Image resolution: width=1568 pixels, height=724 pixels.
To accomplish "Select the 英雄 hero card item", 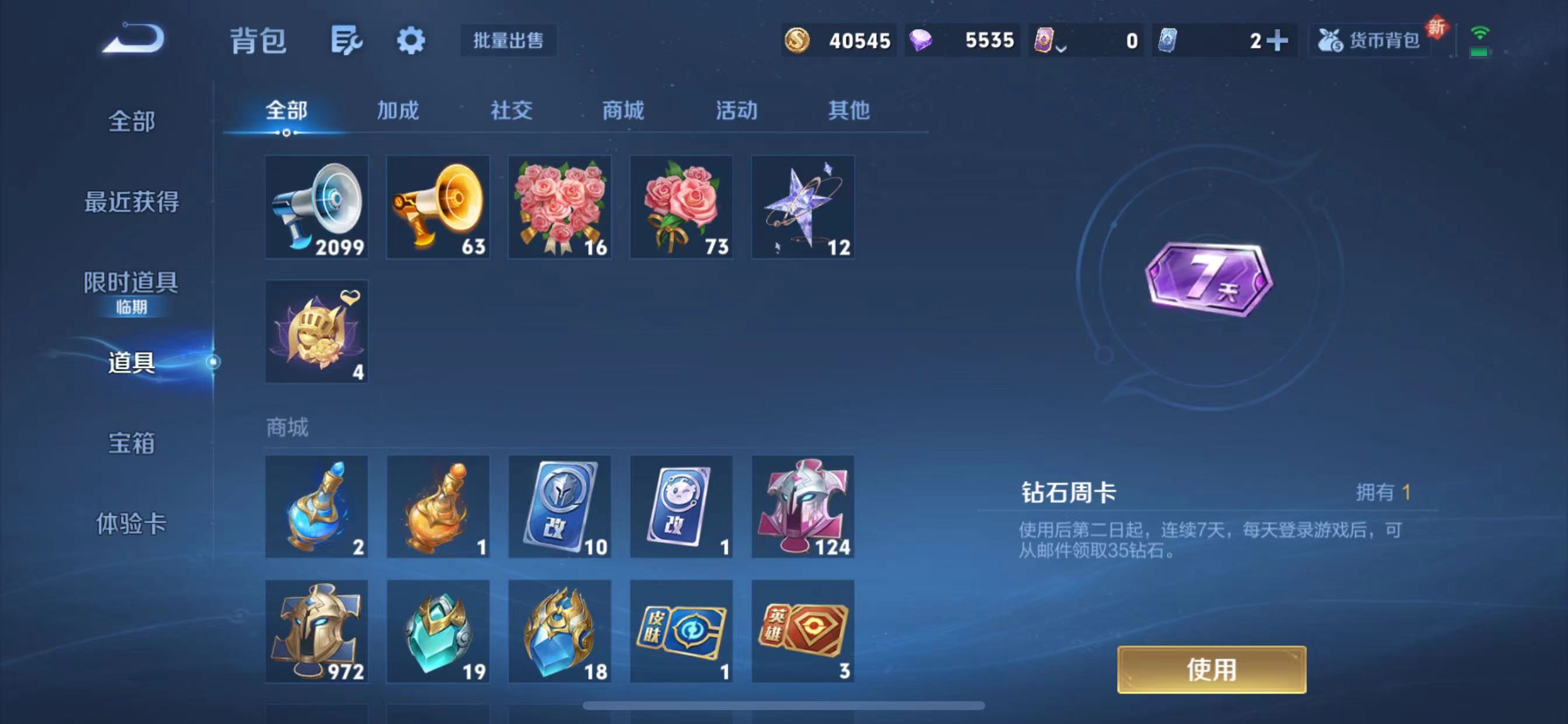I will (x=802, y=632).
